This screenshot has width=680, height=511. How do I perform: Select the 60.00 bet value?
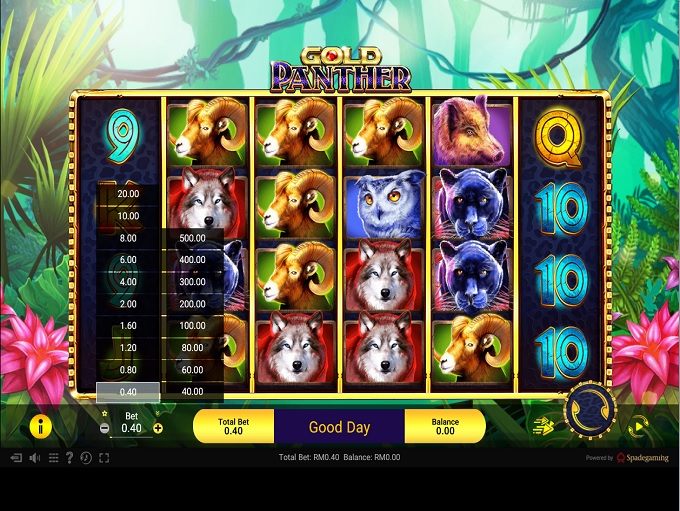[192, 370]
